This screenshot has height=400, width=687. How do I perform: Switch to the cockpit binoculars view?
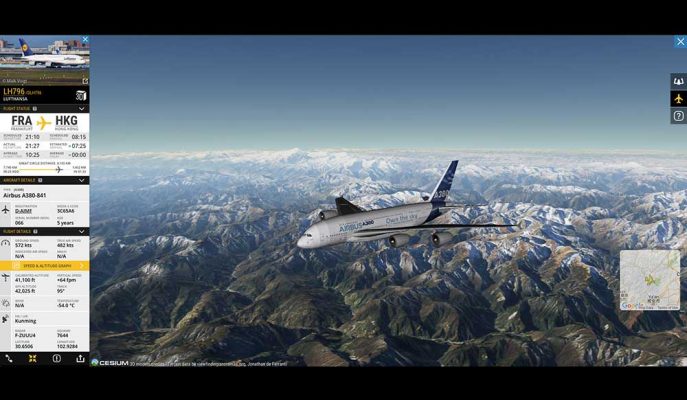pyautogui.click(x=678, y=82)
